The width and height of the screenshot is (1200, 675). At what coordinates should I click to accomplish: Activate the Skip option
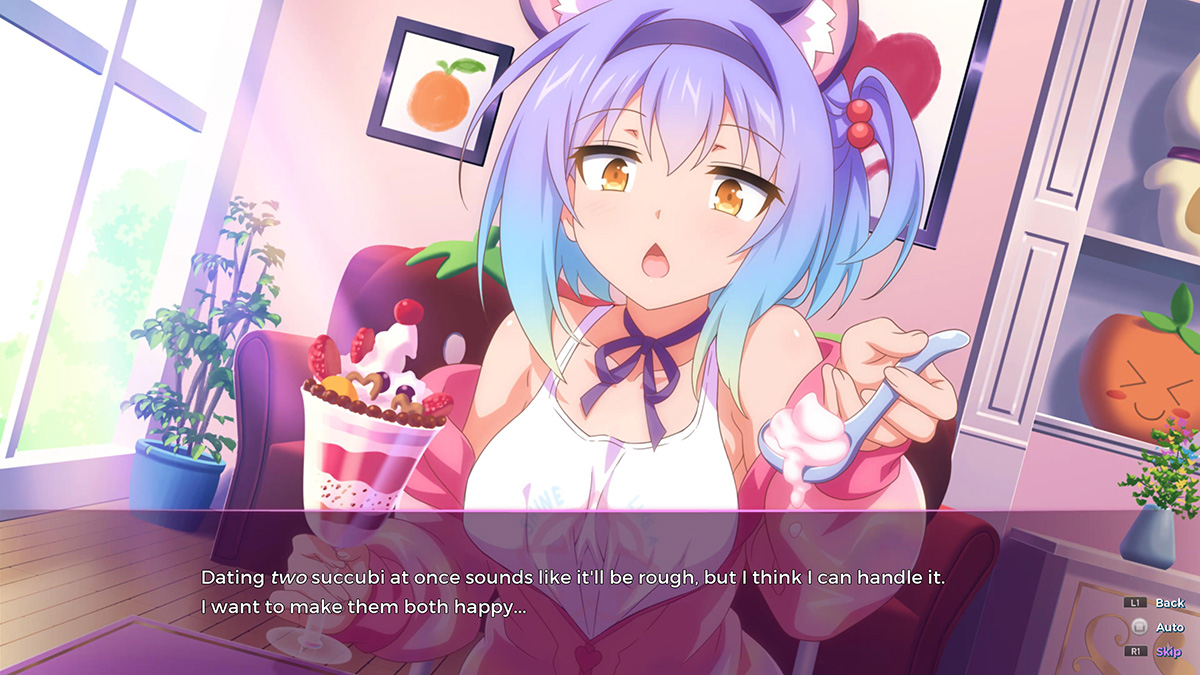tap(1167, 651)
